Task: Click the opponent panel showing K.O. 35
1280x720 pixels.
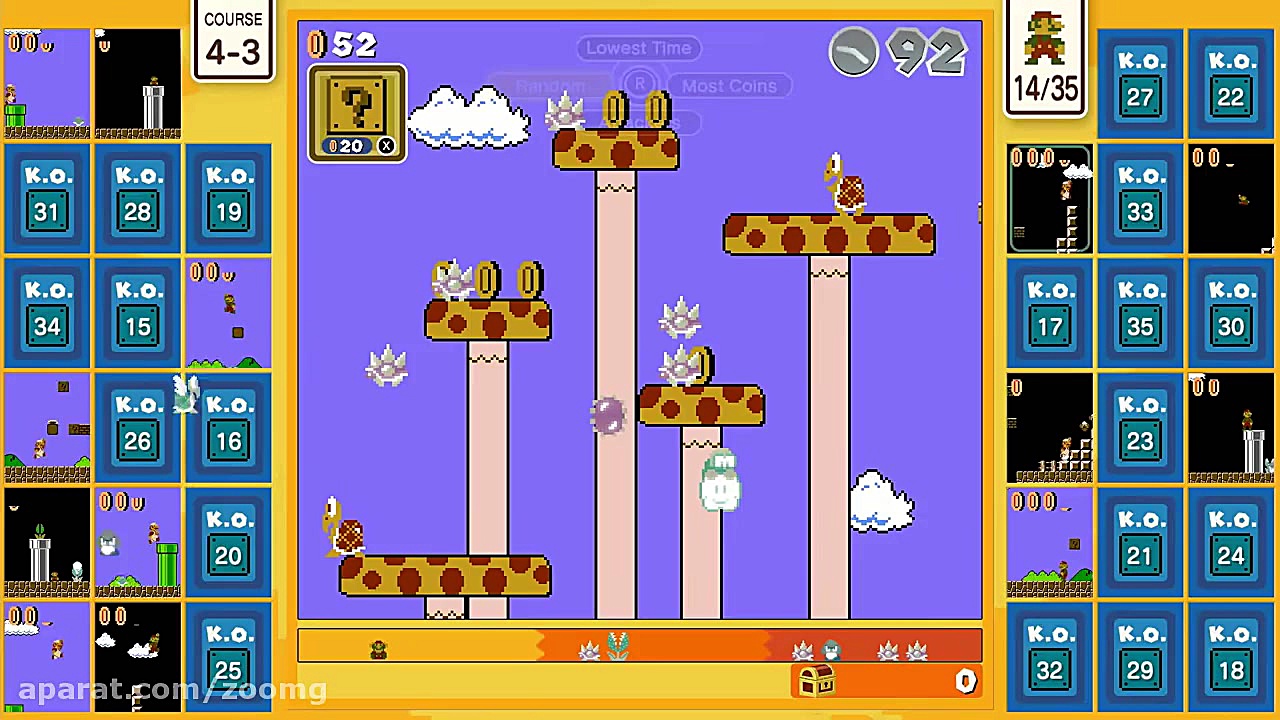Action: point(1140,312)
